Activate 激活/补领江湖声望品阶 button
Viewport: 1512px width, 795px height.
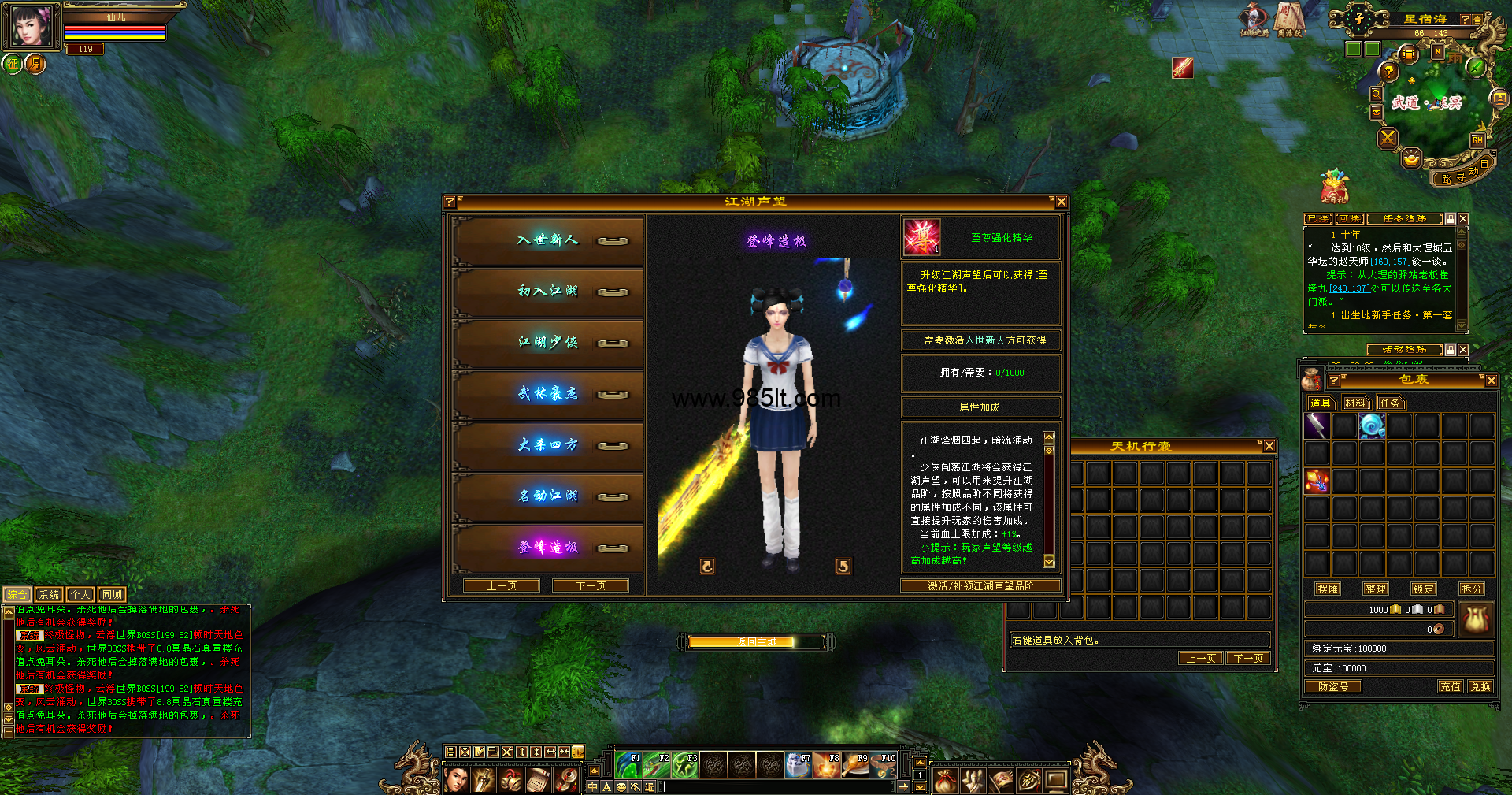tap(980, 585)
